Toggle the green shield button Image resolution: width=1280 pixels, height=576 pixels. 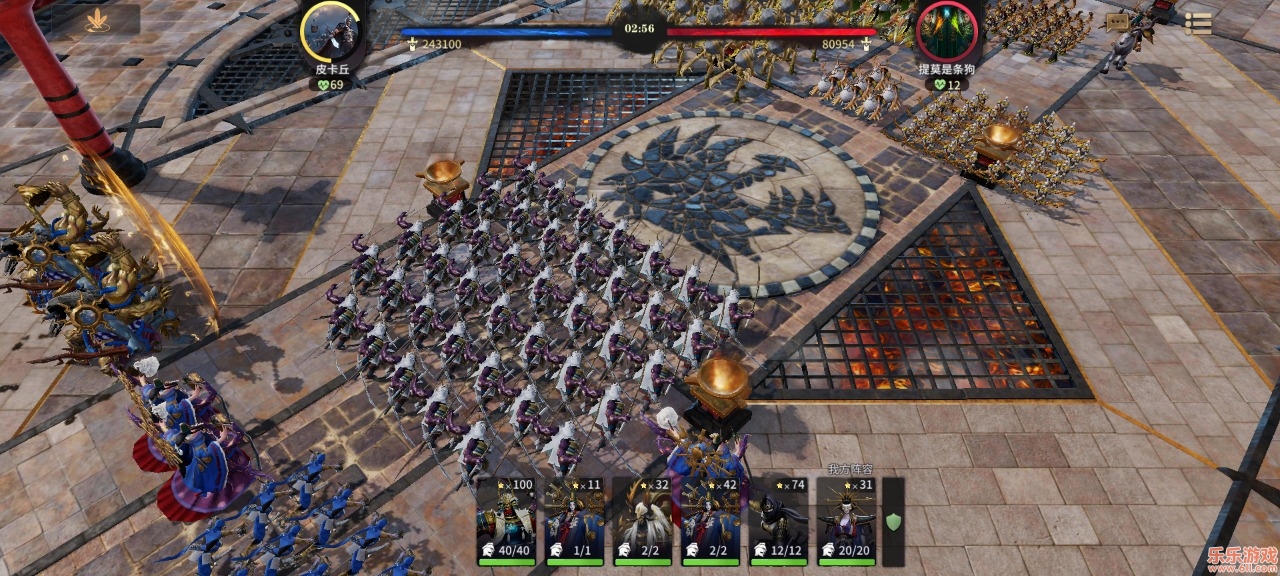coord(893,521)
